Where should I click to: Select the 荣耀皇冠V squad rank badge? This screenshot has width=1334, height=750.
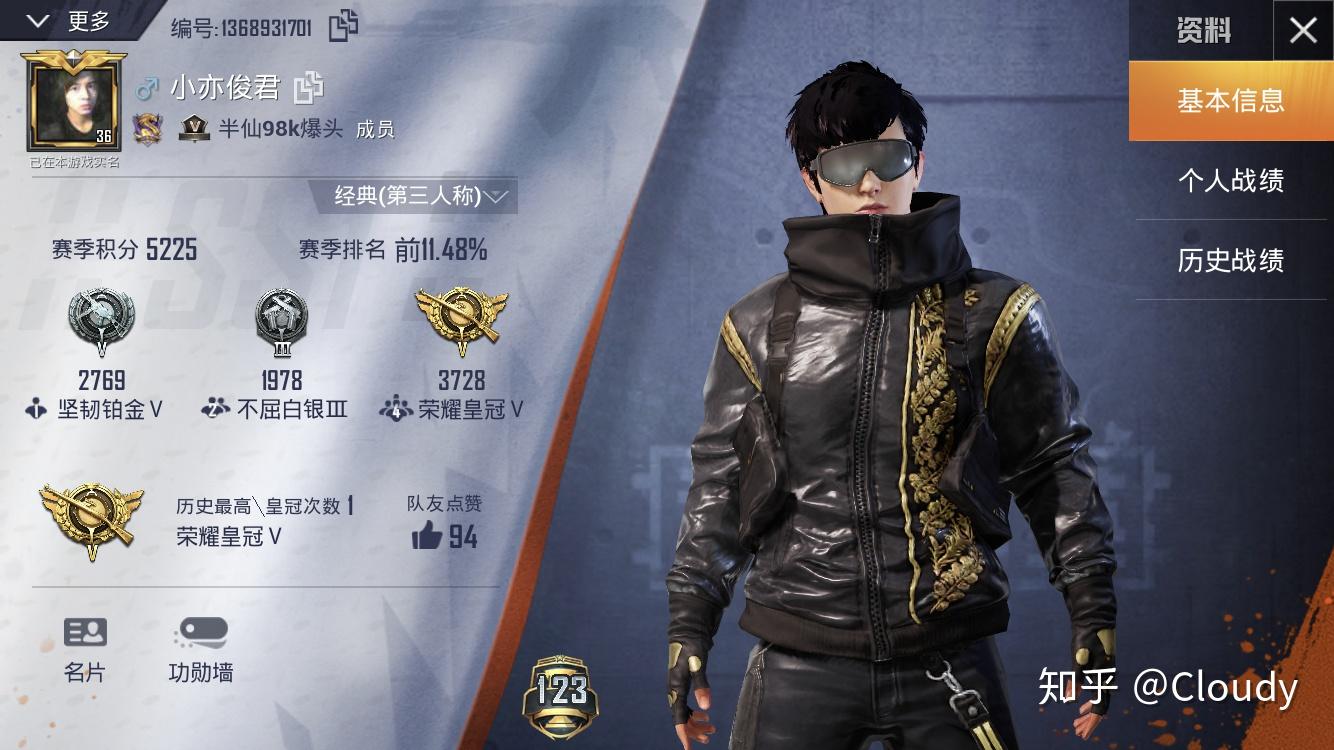(461, 321)
